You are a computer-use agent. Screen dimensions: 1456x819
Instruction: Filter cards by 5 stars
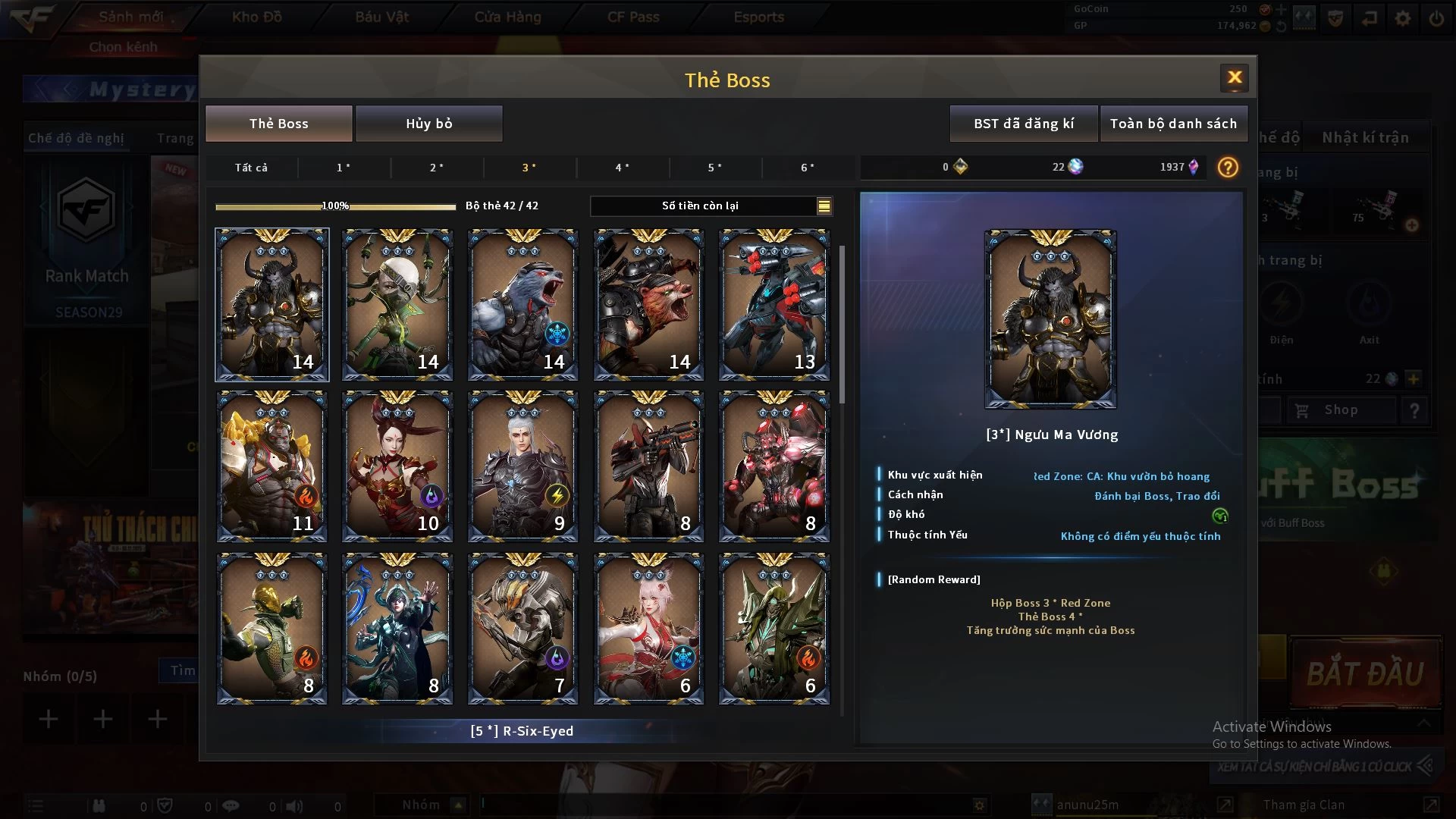[x=714, y=168]
